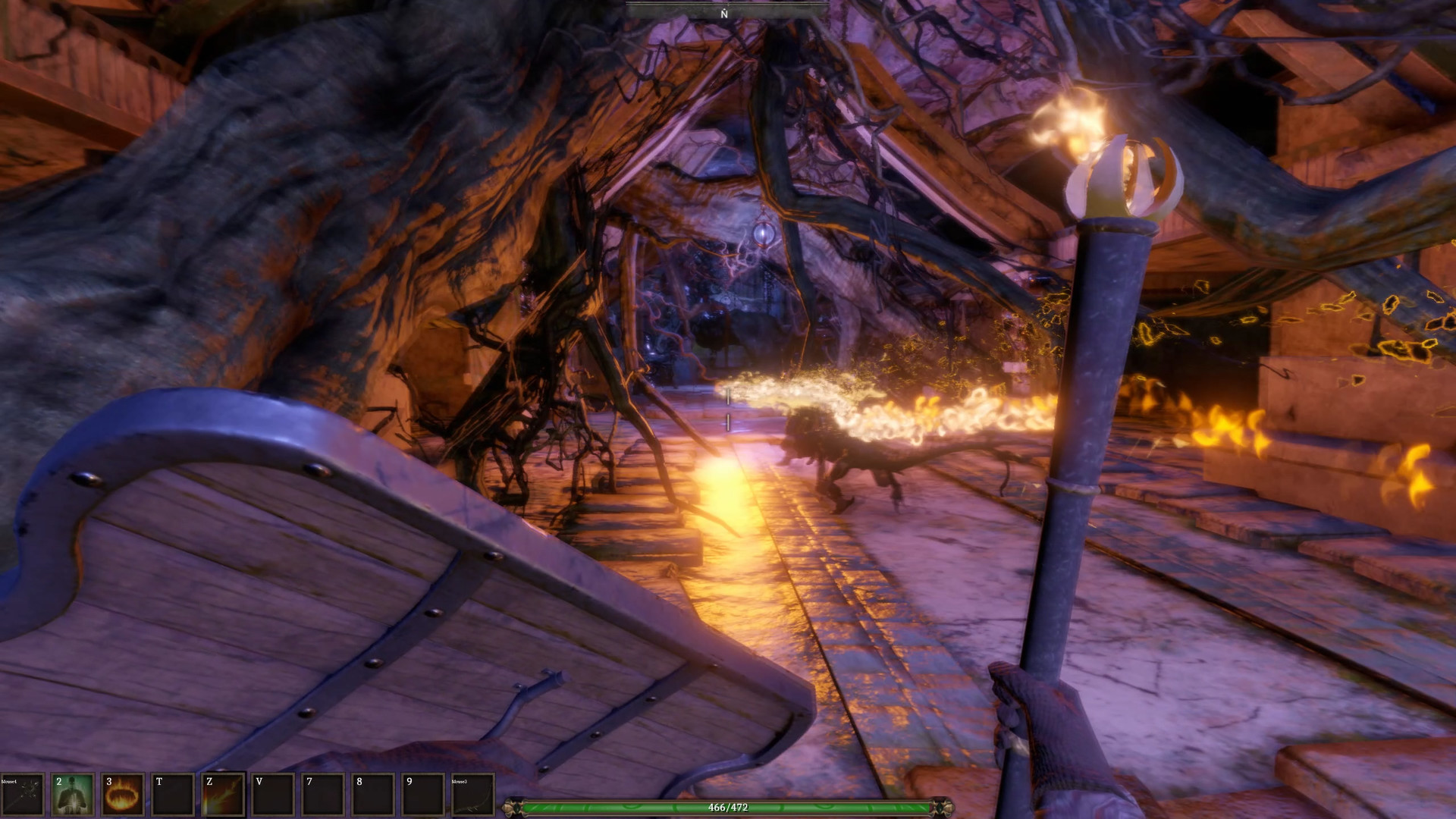Pick the empty hotbar slot numbered 7
The image size is (1456, 819).
[x=323, y=795]
